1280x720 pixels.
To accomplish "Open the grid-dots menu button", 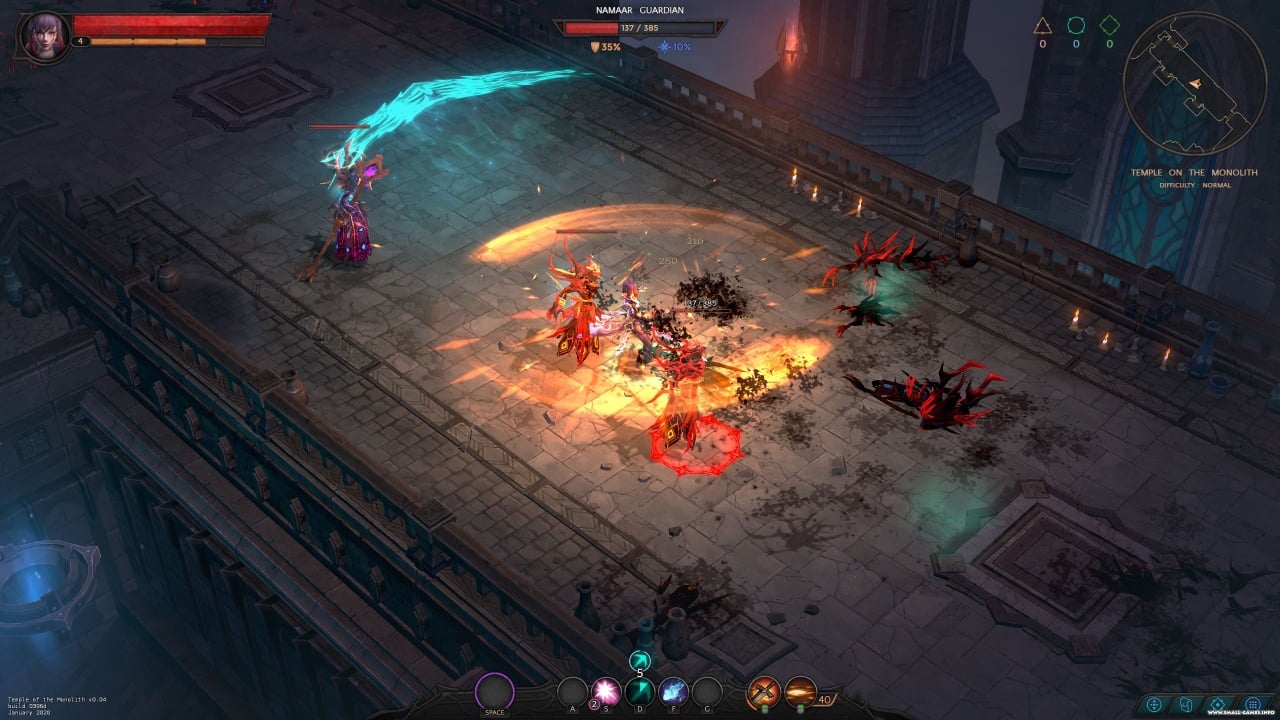I will (1252, 704).
